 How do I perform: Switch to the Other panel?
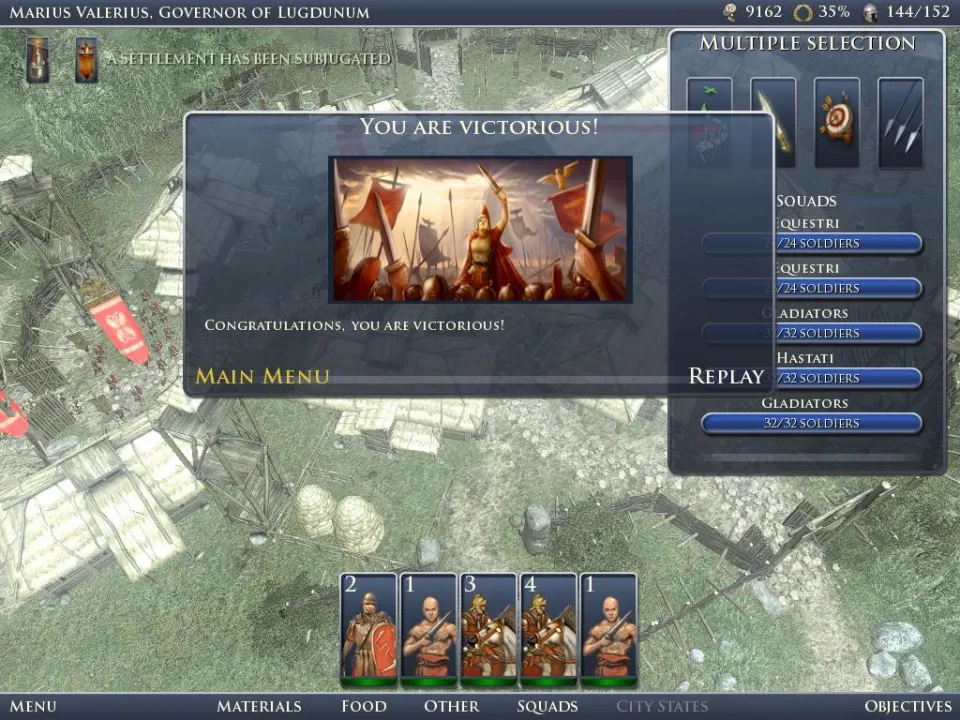(451, 706)
